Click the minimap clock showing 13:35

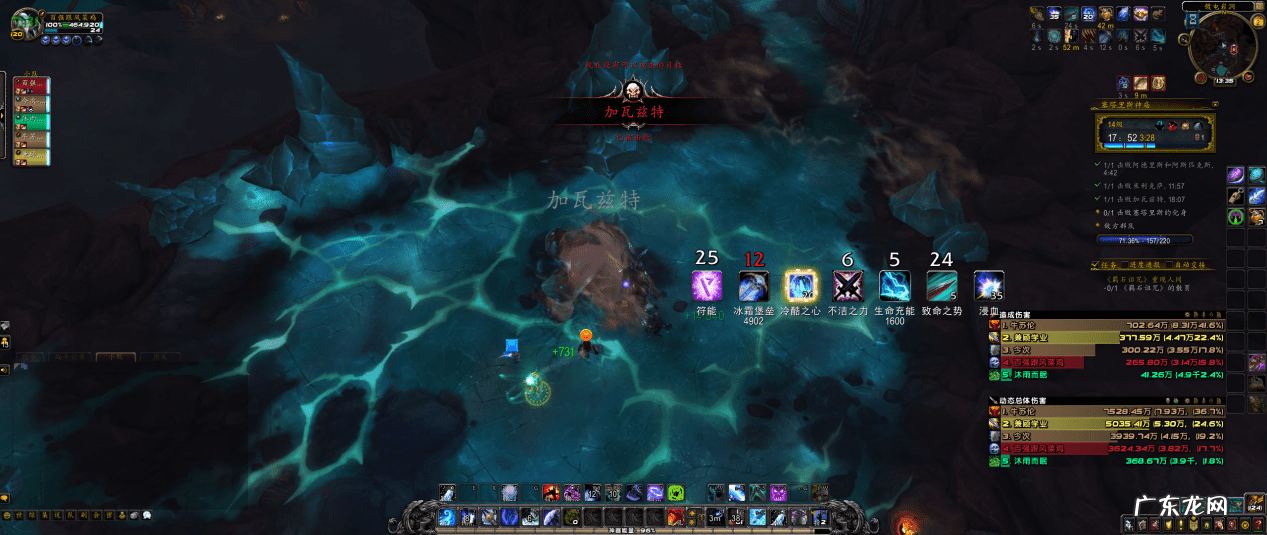click(x=1223, y=80)
